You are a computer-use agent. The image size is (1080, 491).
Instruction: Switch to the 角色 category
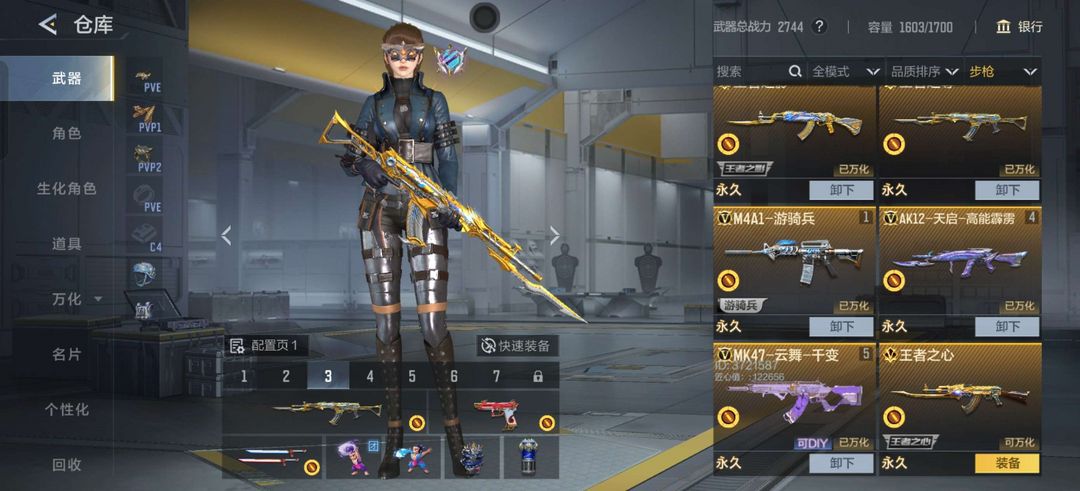66,133
